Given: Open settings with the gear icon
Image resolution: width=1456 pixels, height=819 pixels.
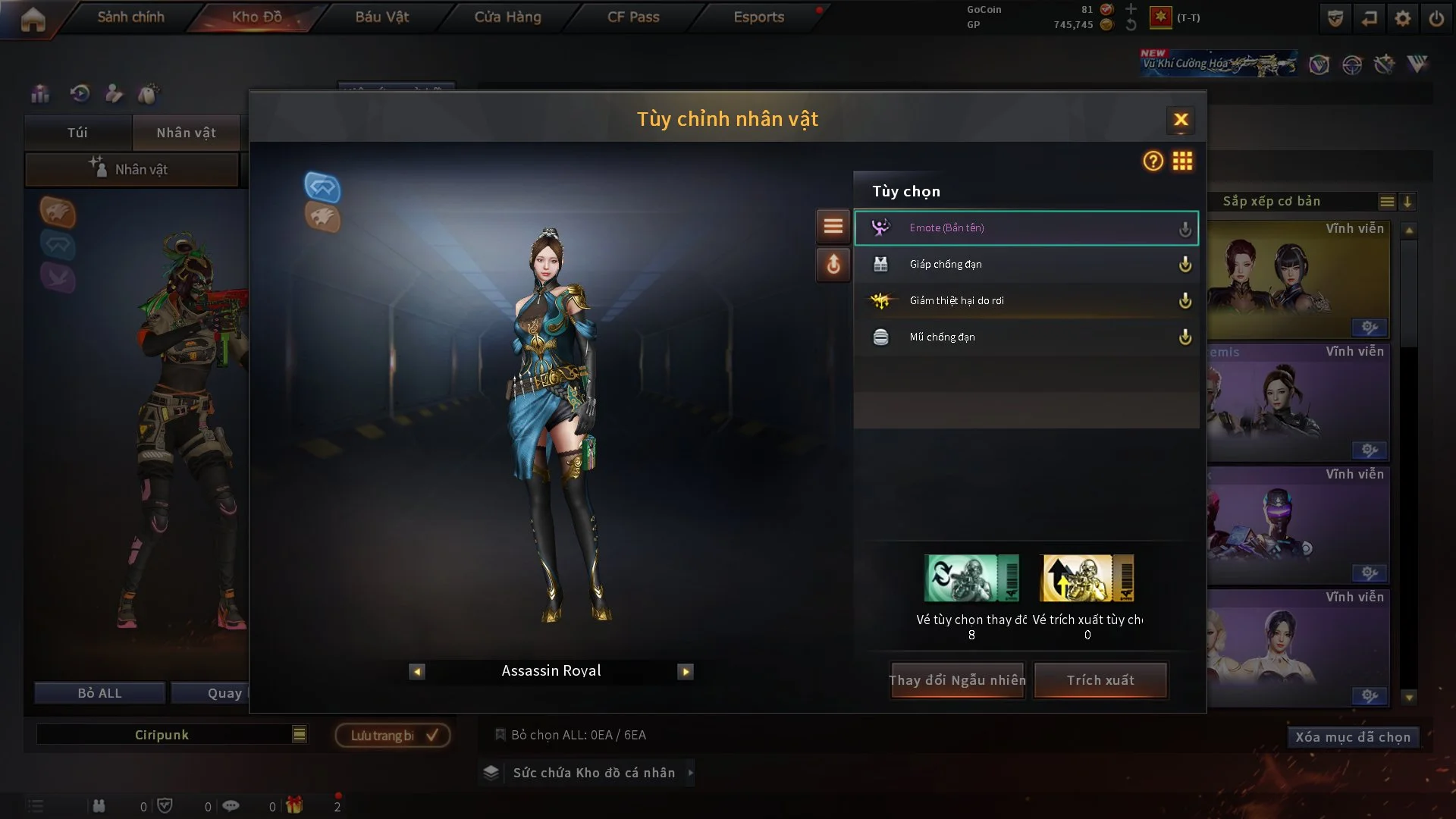Looking at the screenshot, I should pyautogui.click(x=1402, y=18).
